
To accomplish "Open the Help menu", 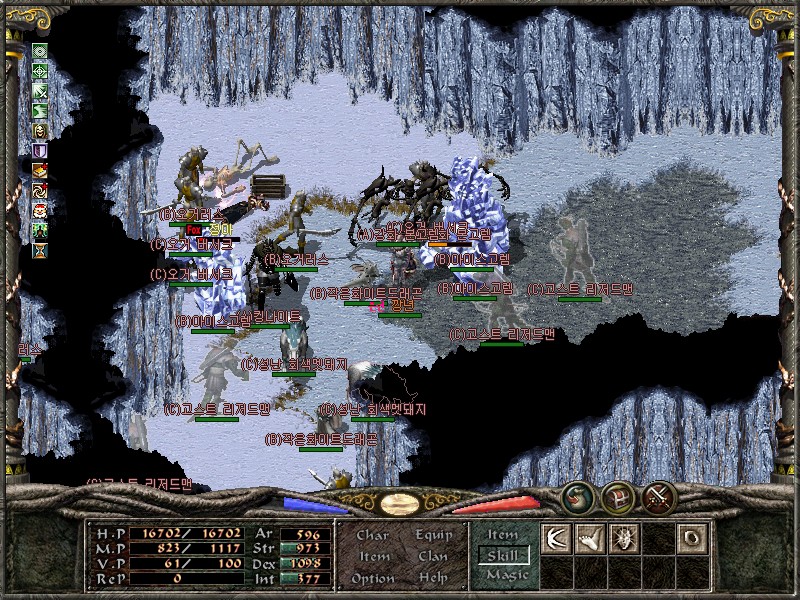I will point(433,578).
